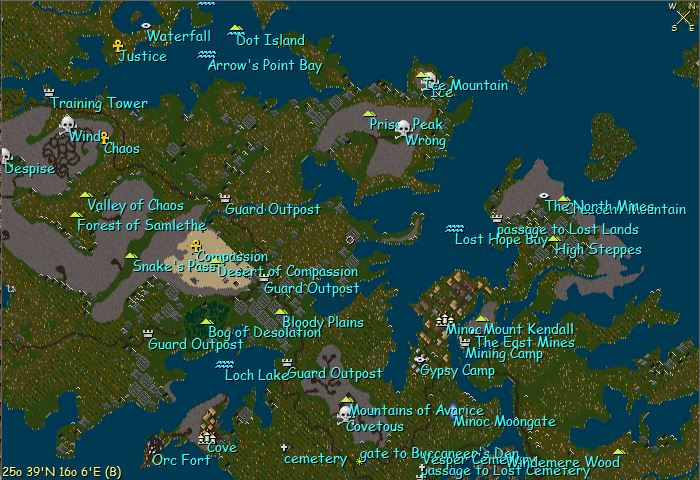Select the Valley of Chaos marker
Viewport: 700px width, 480px height.
click(86, 195)
